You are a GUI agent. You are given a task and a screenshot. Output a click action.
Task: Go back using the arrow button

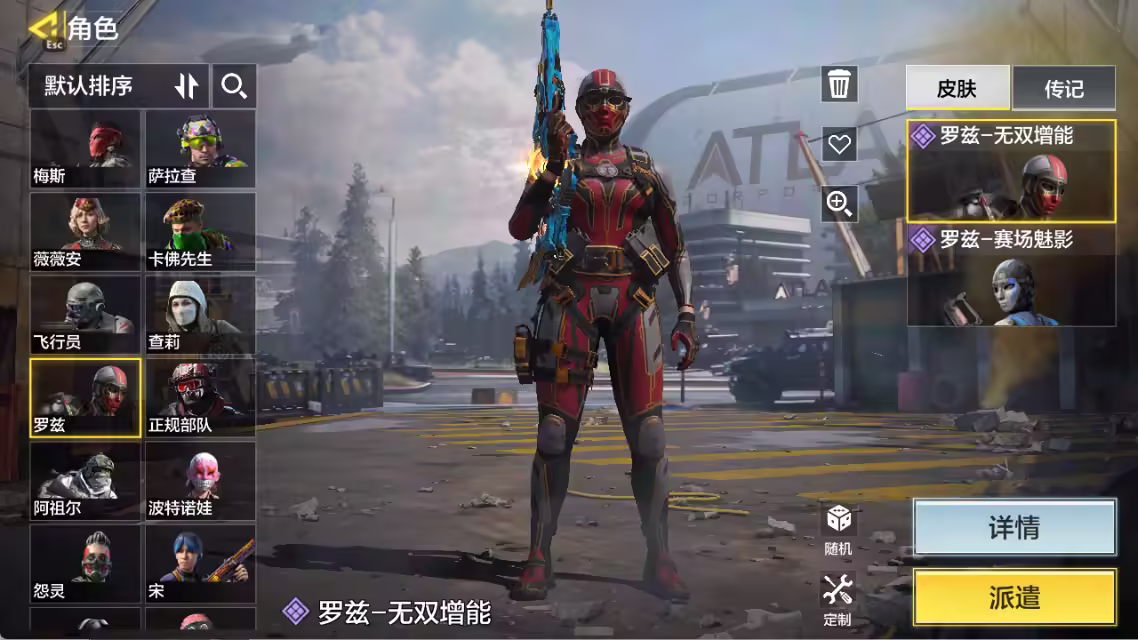click(x=42, y=29)
